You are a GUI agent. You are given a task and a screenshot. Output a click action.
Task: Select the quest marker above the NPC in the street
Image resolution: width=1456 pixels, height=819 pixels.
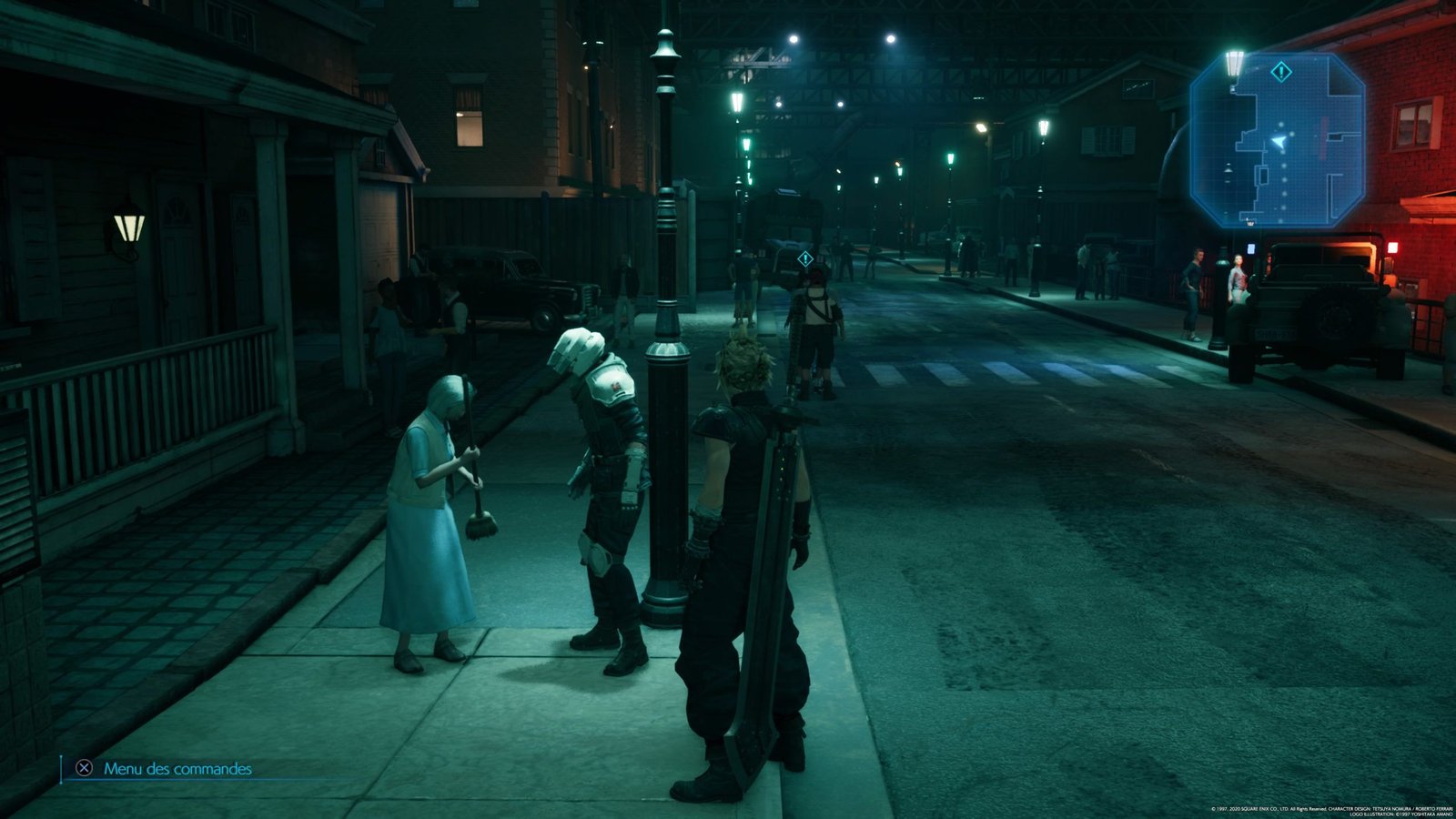[x=804, y=258]
